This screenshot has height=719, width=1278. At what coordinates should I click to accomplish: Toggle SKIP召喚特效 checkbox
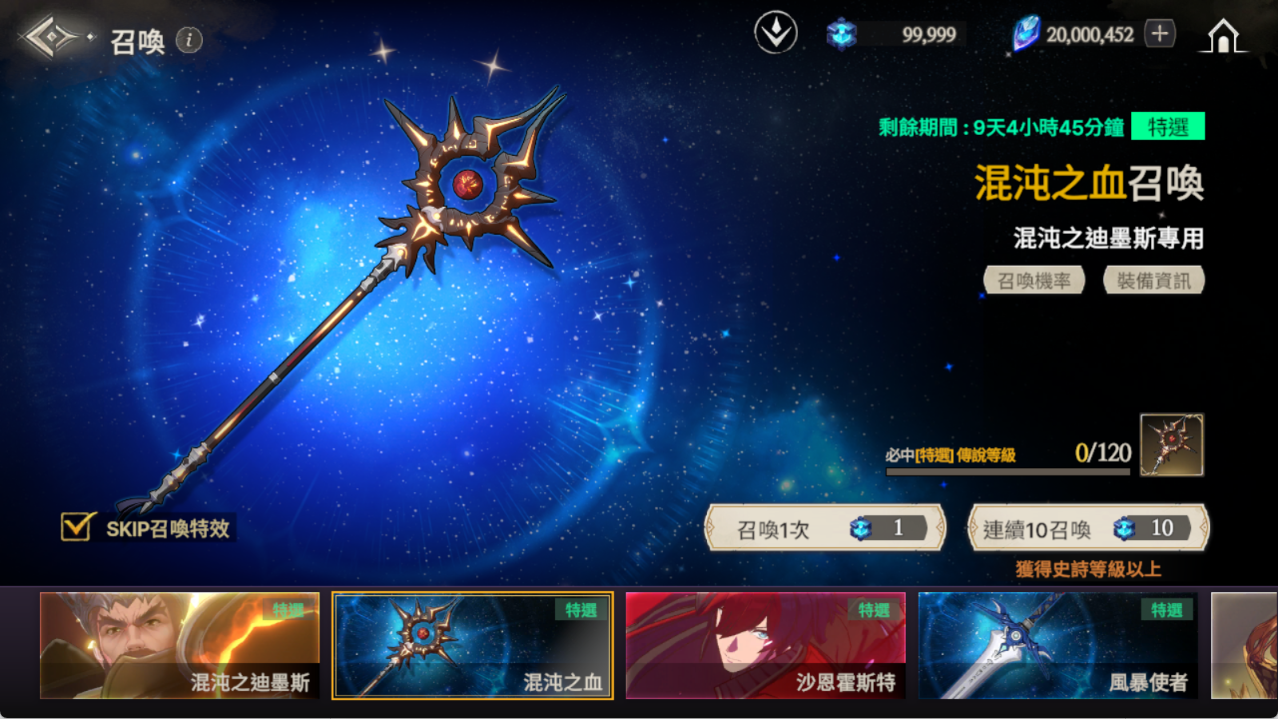coord(76,527)
